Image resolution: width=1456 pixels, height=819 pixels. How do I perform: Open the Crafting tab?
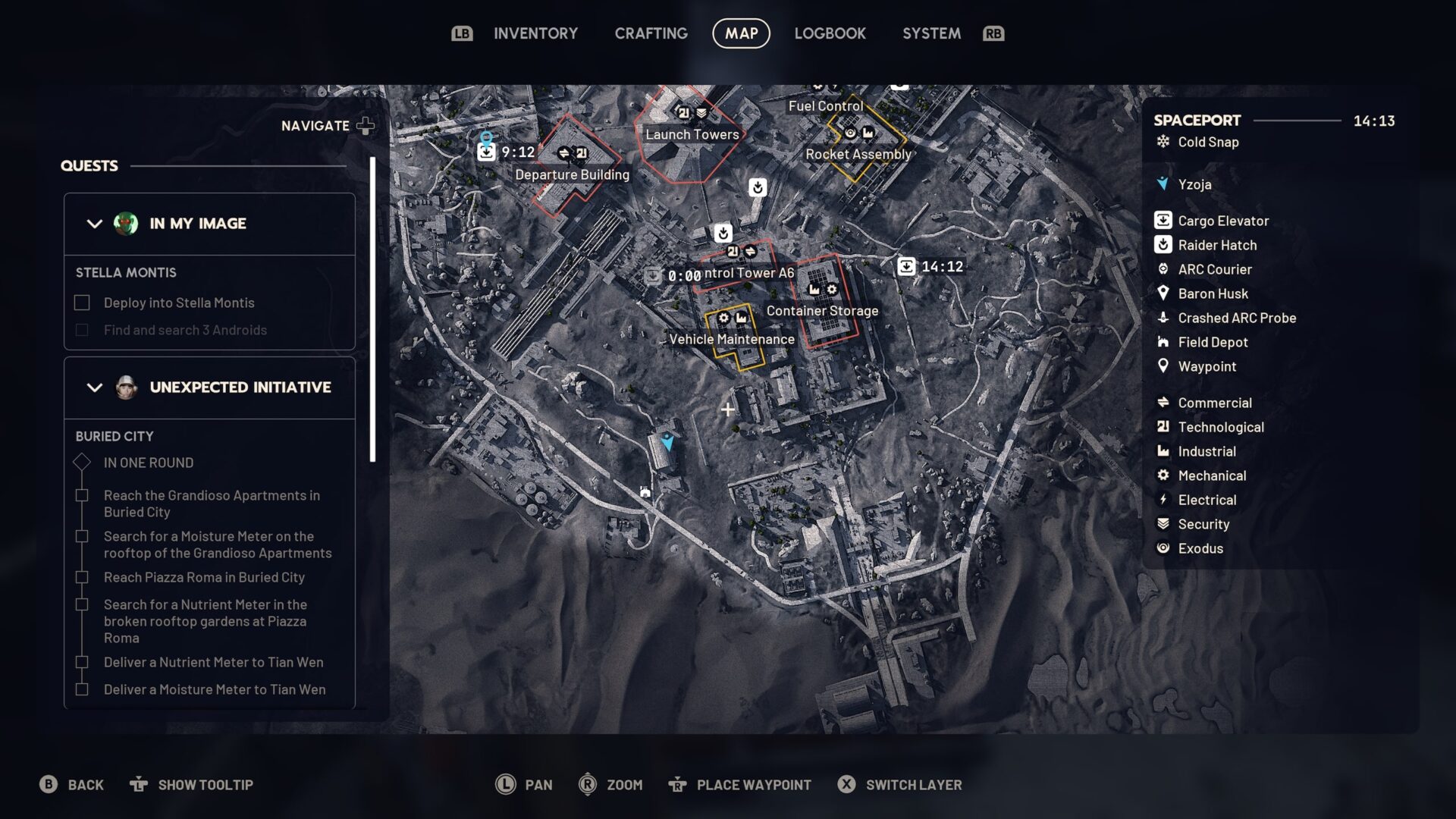pos(651,33)
